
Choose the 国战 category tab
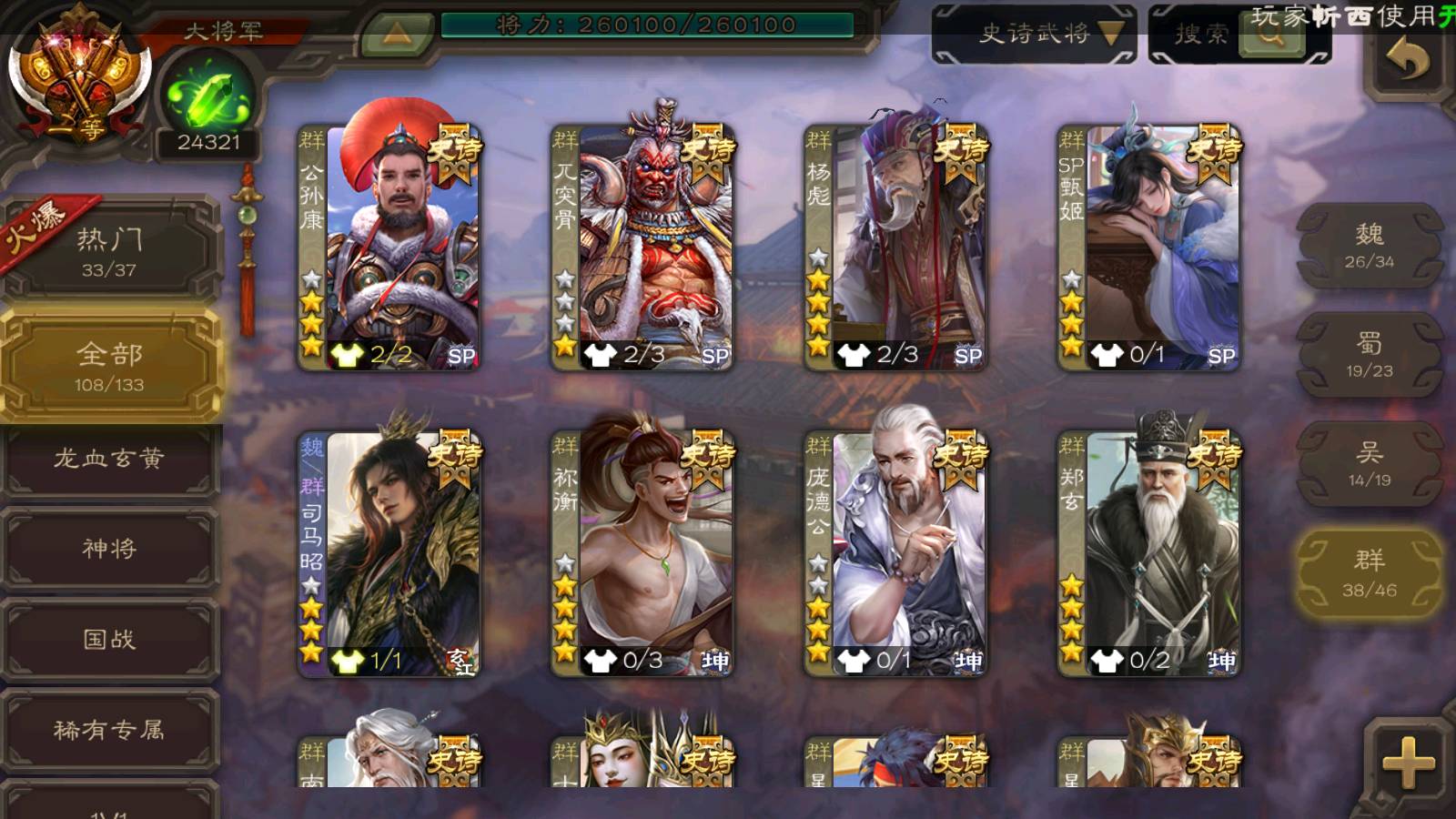[109, 640]
